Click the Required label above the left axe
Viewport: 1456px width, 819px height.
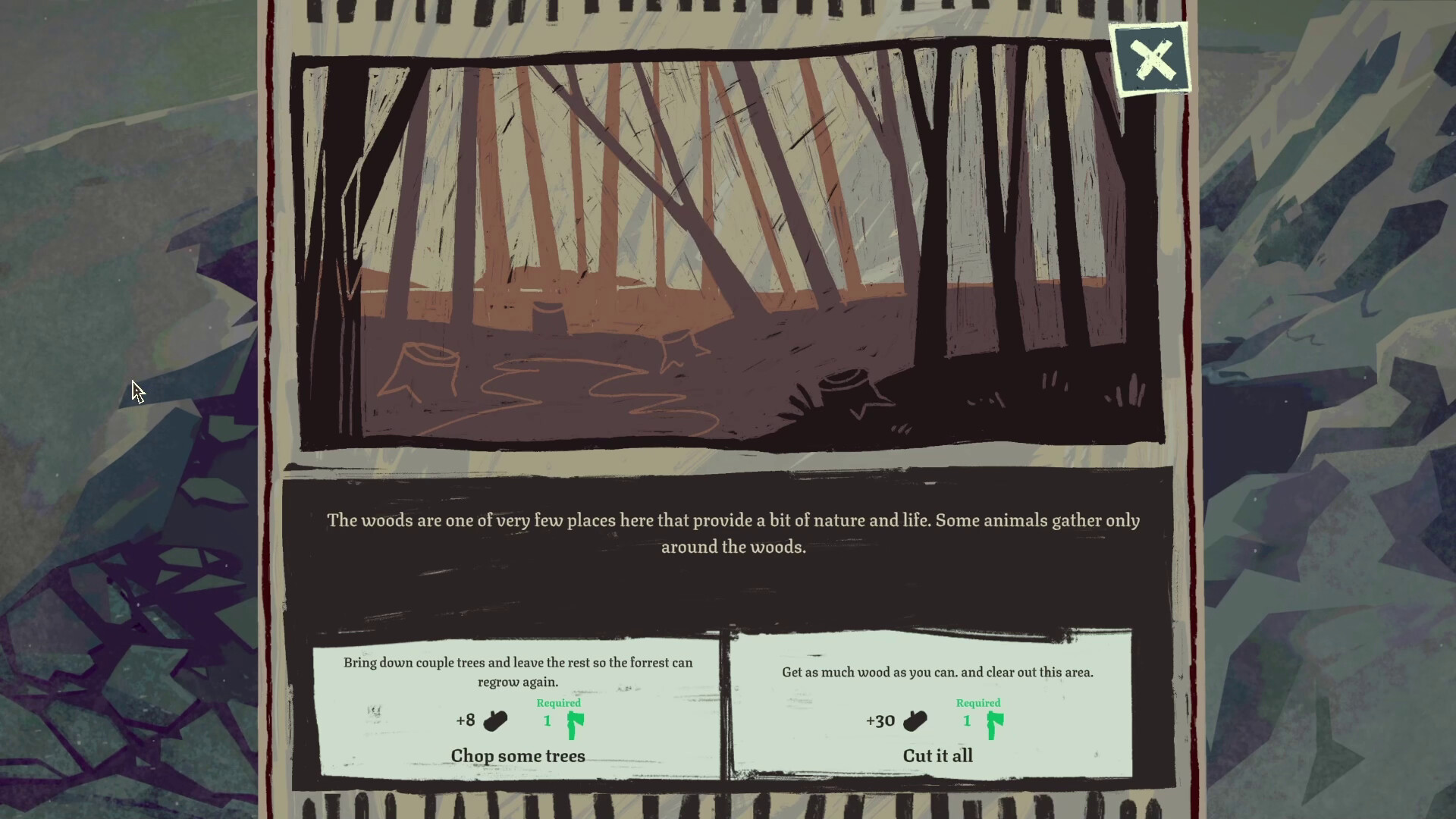(x=559, y=702)
